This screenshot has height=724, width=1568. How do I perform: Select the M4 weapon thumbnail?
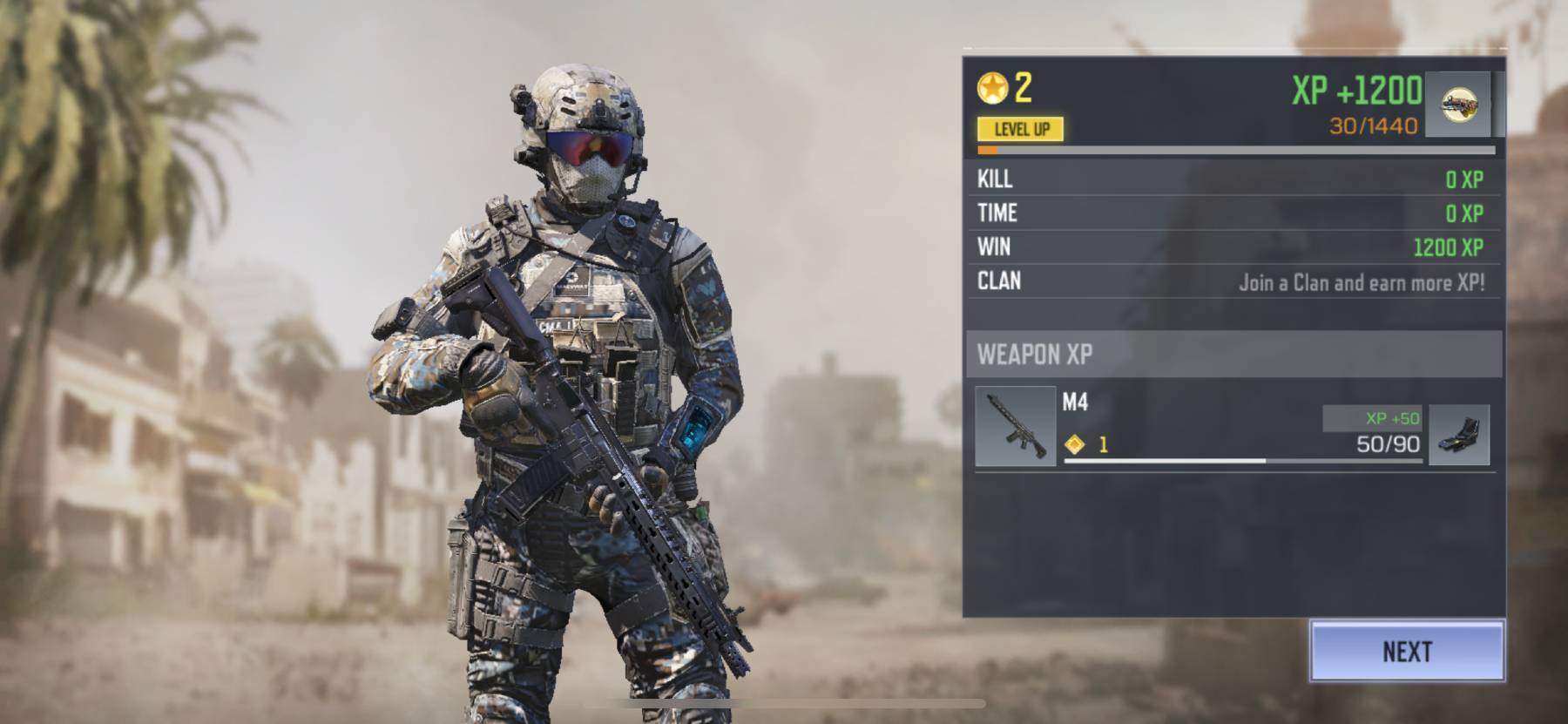[1015, 427]
